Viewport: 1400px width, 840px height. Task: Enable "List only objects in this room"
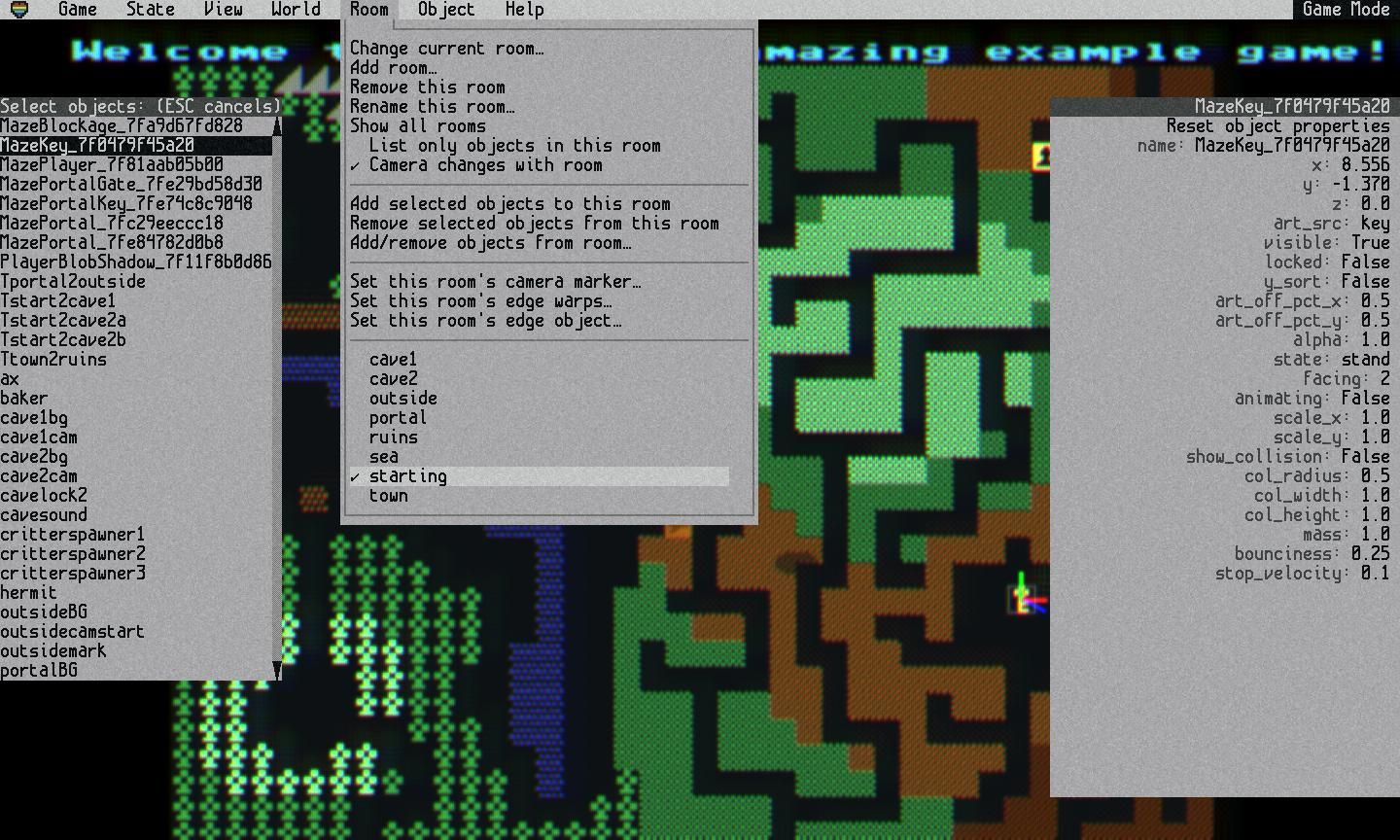(514, 145)
